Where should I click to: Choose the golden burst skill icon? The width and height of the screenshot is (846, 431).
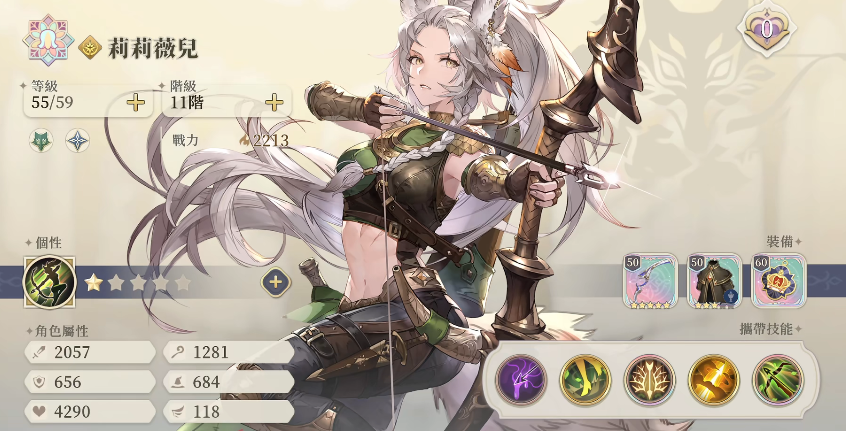tap(713, 379)
